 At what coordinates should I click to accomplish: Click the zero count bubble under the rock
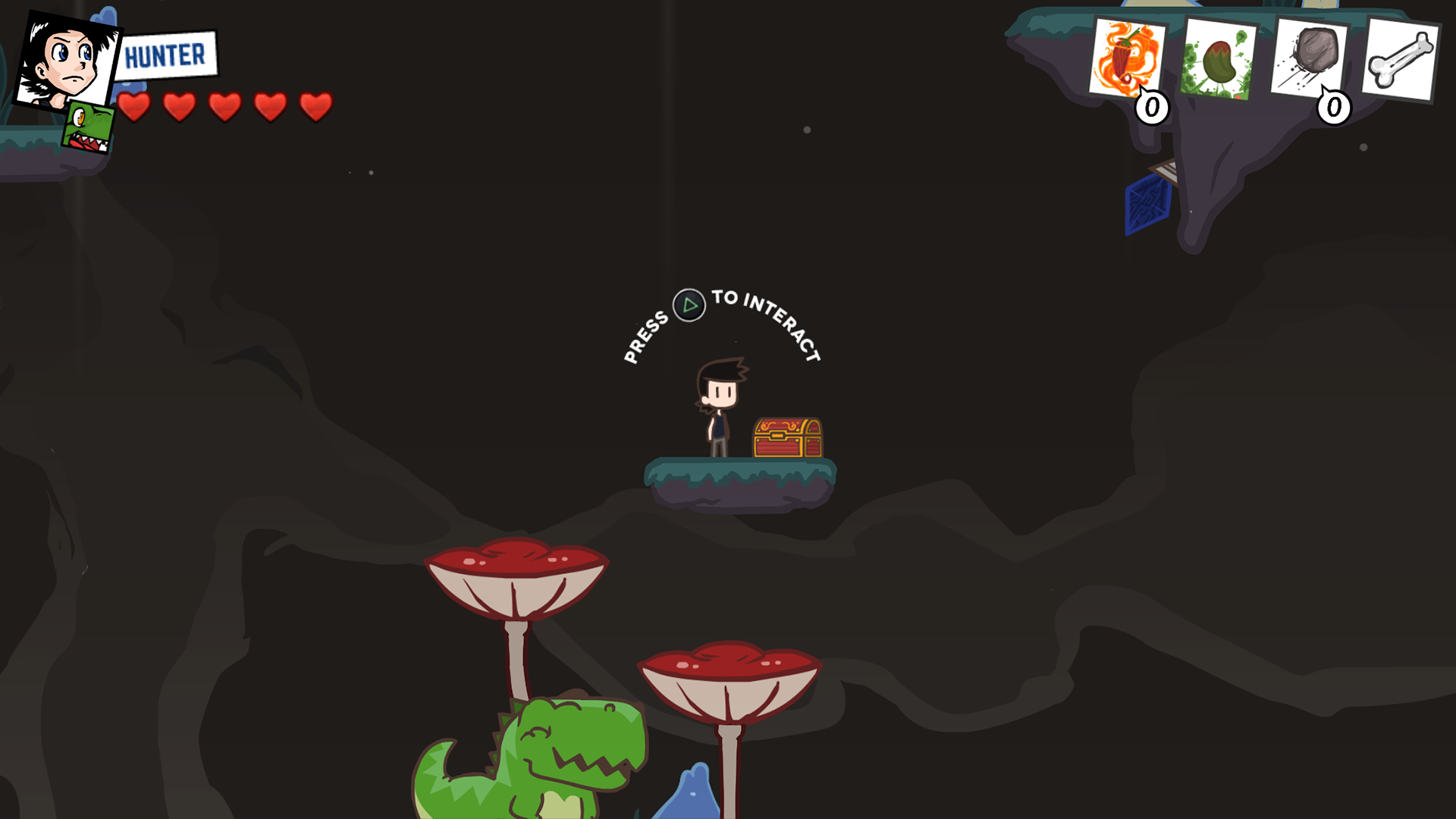click(x=1332, y=108)
